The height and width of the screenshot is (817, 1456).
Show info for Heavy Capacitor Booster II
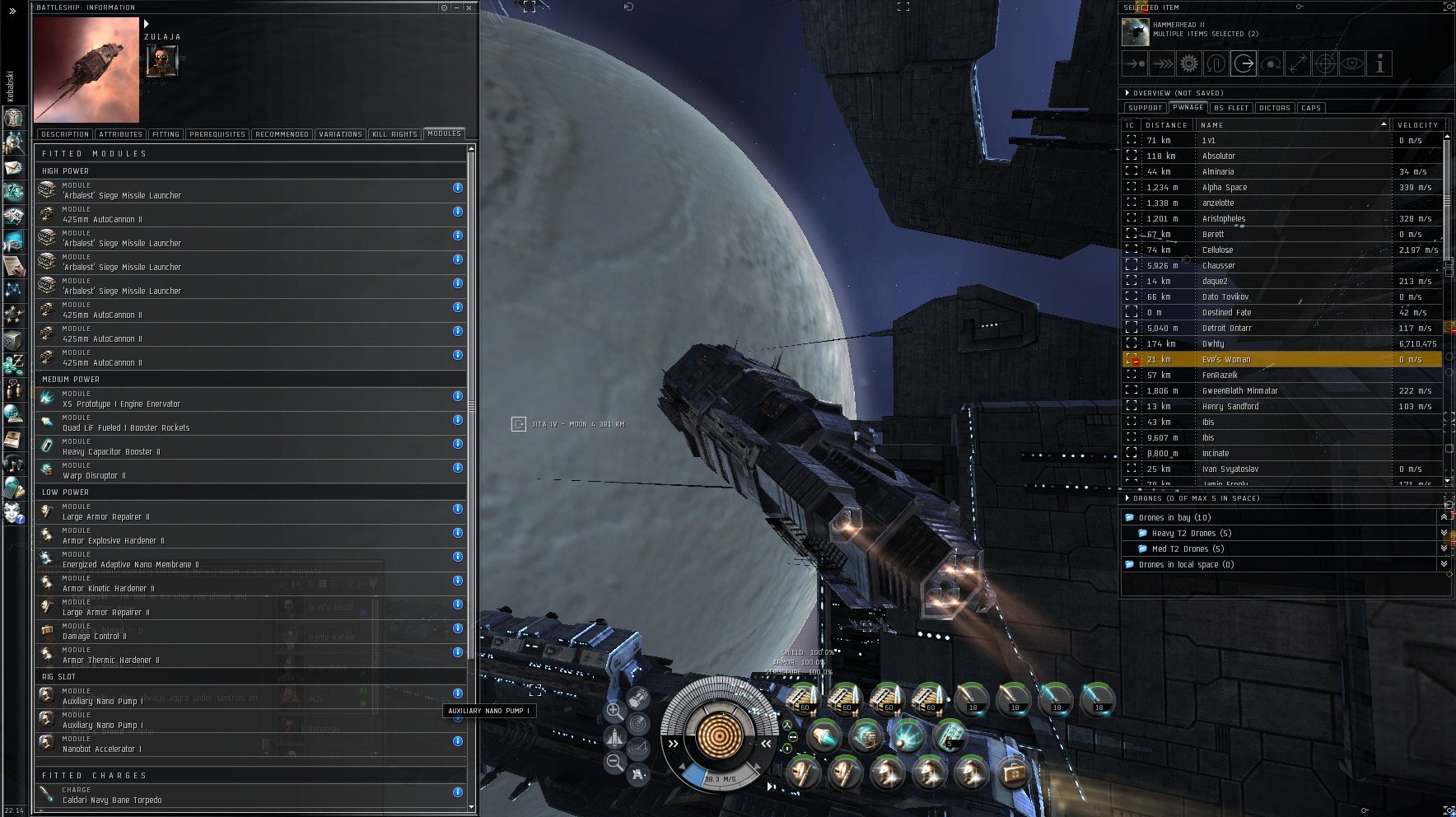pos(458,444)
